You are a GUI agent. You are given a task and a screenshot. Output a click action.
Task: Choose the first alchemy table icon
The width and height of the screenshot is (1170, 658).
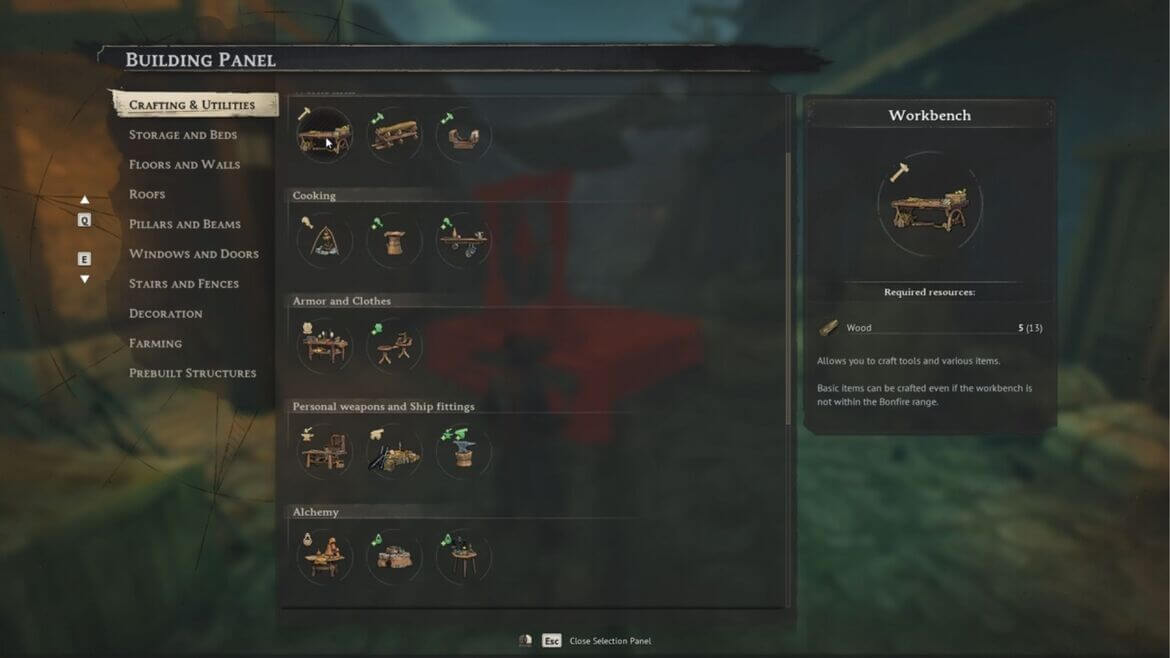(x=325, y=557)
